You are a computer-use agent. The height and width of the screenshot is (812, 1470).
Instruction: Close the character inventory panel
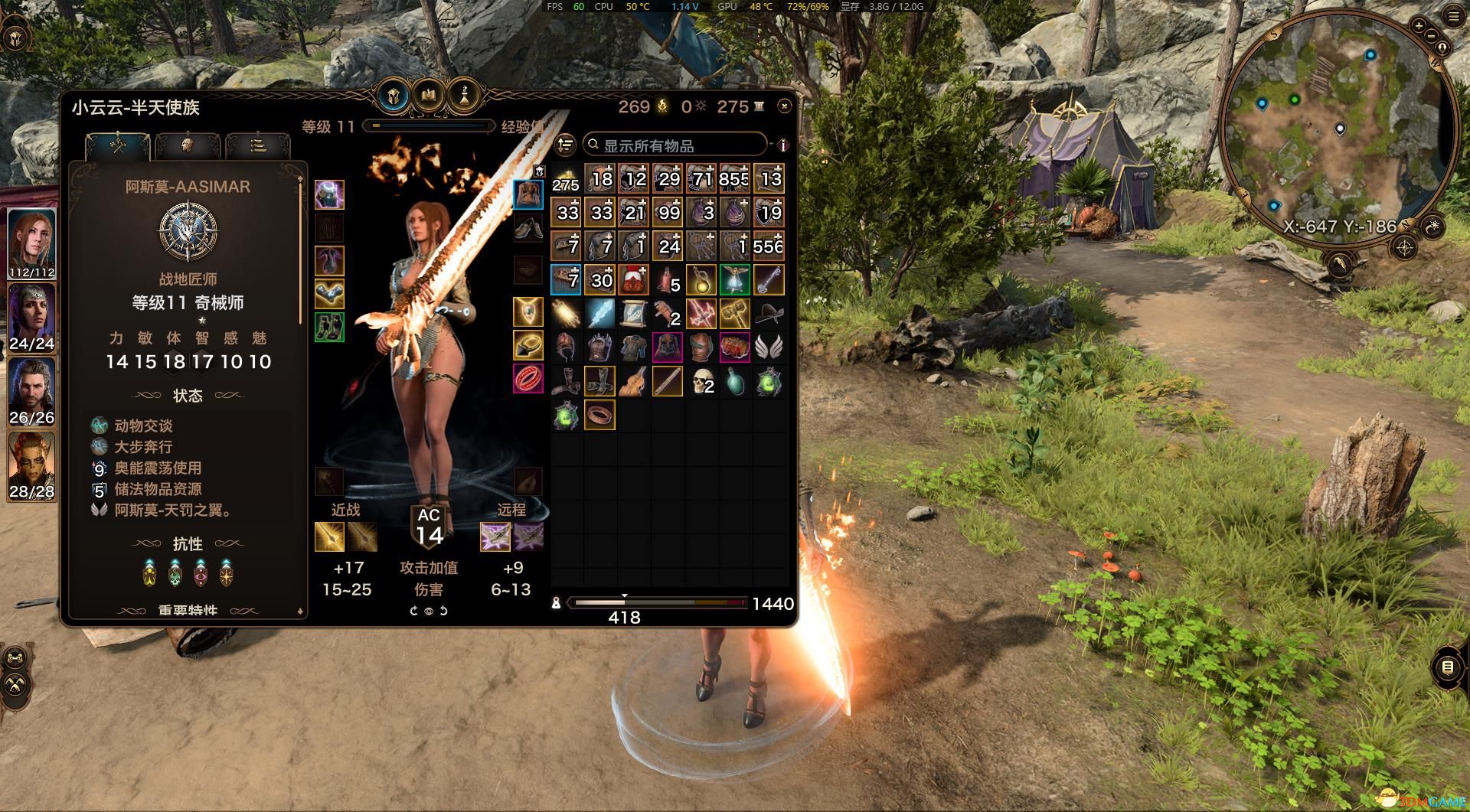(783, 106)
